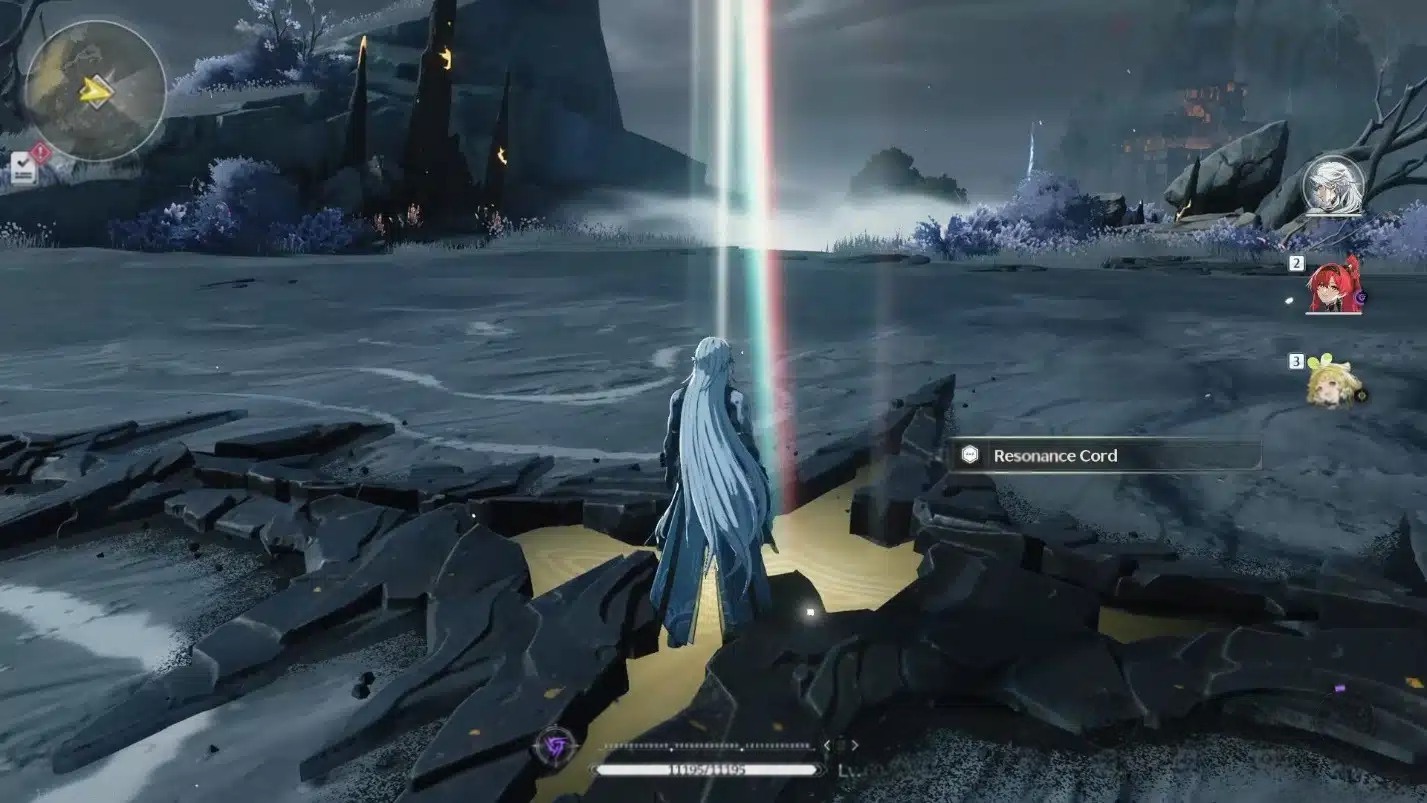Click the purple triangular emblem icon
The image size is (1427, 803).
tap(552, 747)
